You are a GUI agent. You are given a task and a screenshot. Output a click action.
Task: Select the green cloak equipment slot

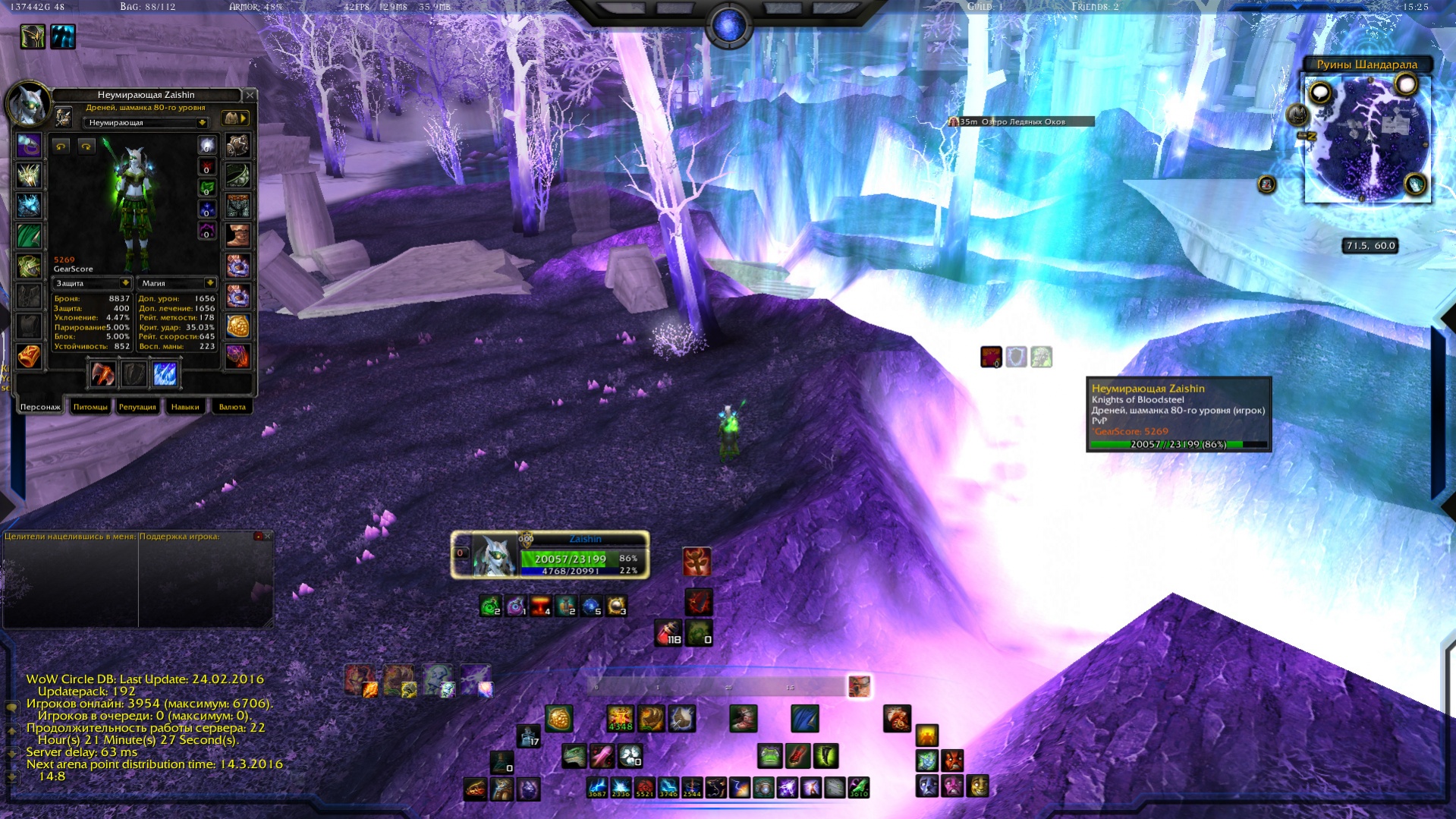29,235
